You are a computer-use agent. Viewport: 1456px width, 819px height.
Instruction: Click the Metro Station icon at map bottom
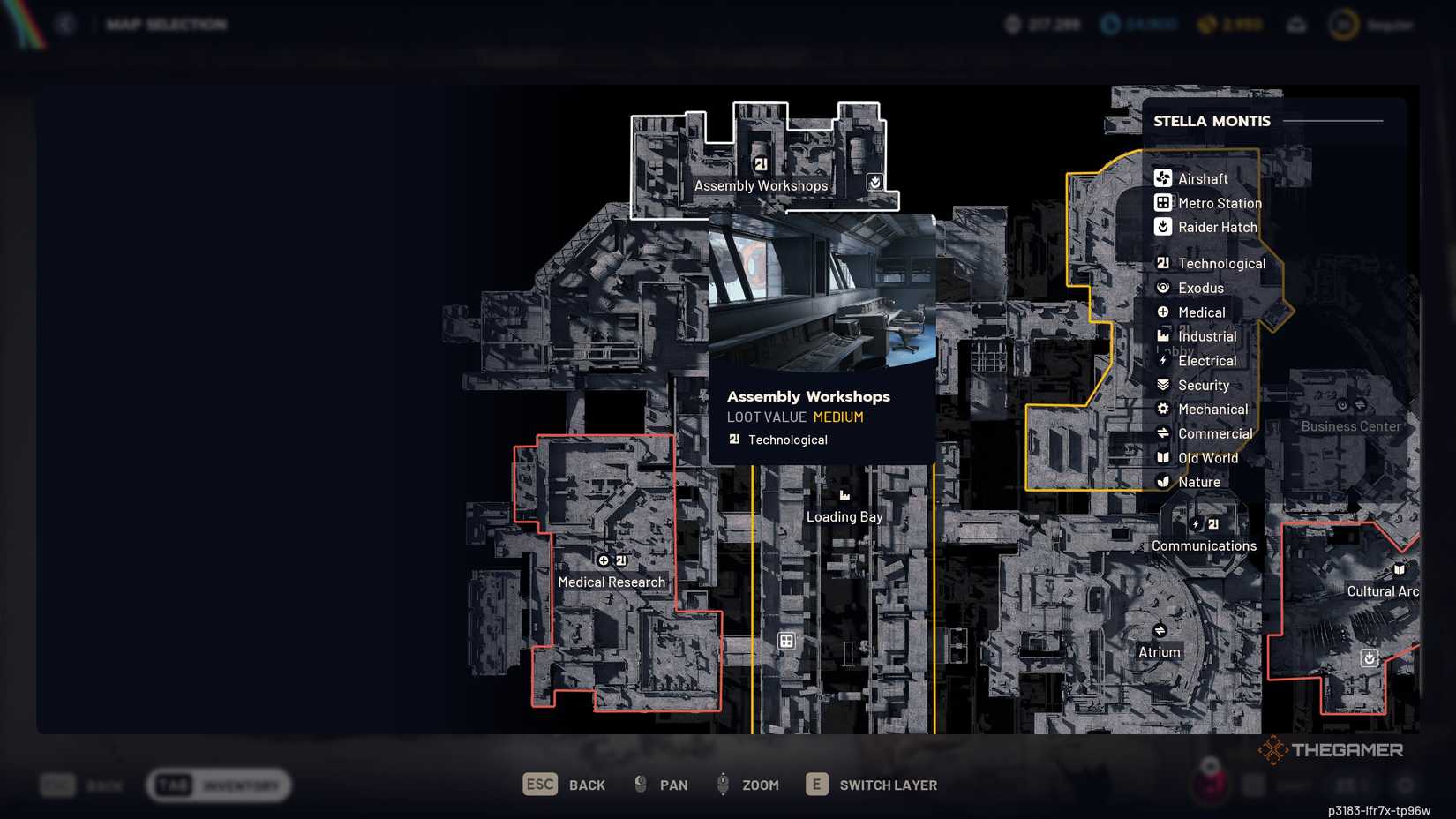[784, 640]
